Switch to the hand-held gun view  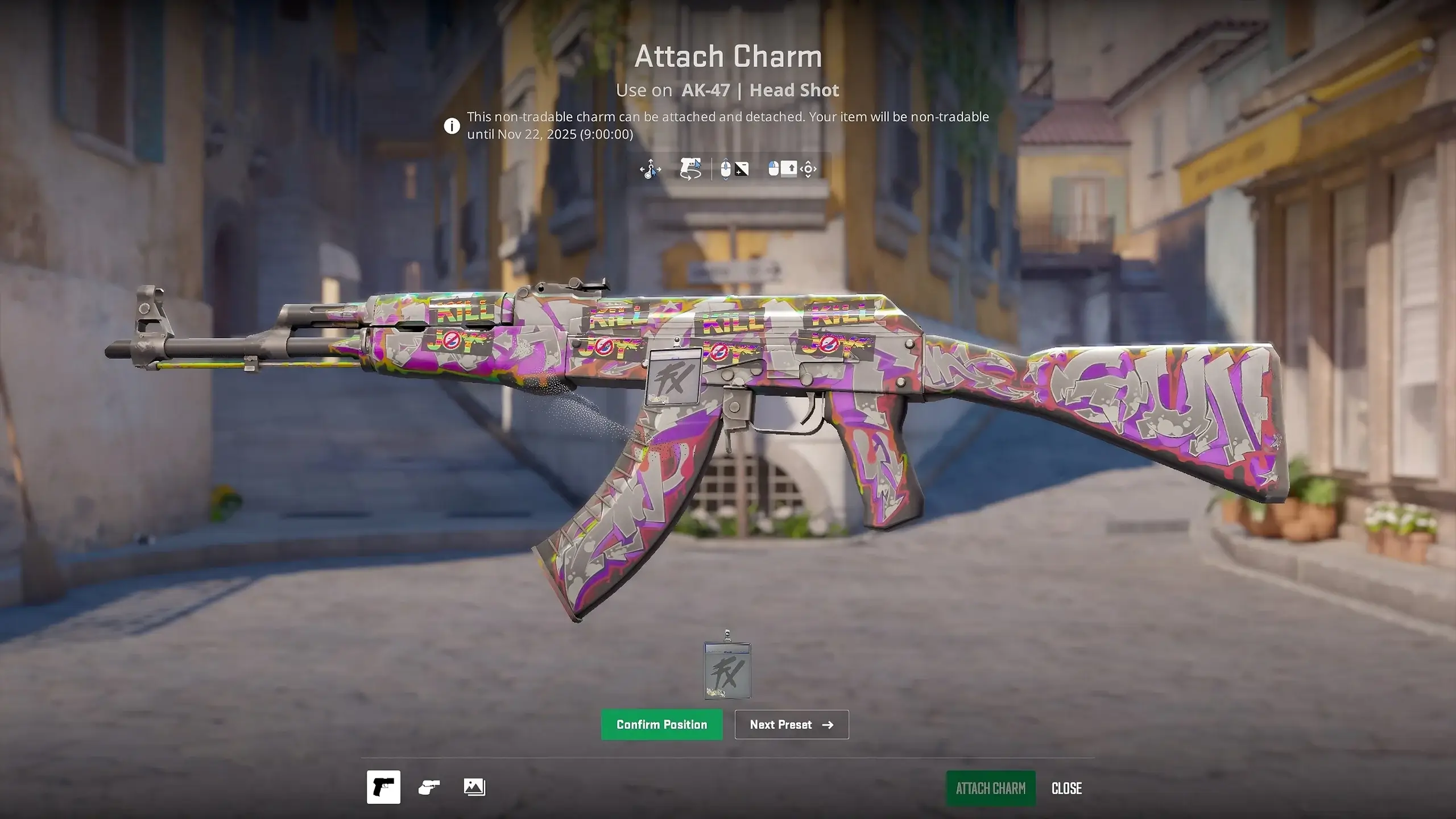(429, 787)
